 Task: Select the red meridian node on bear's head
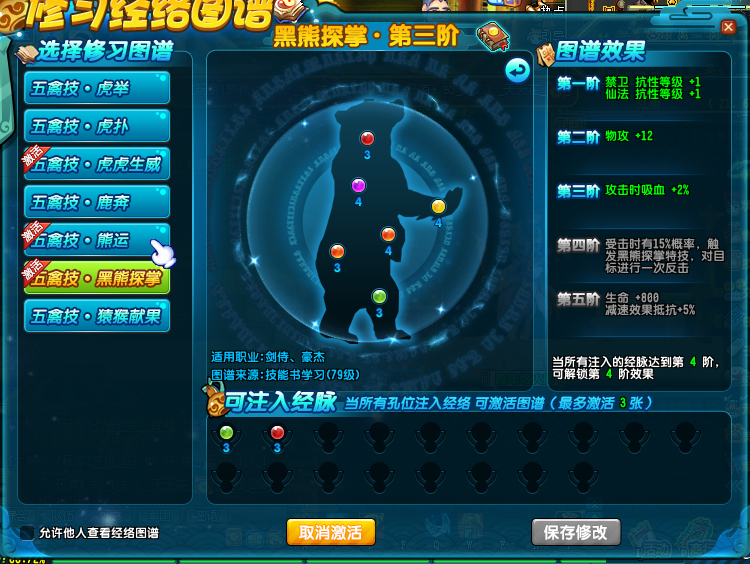click(367, 138)
